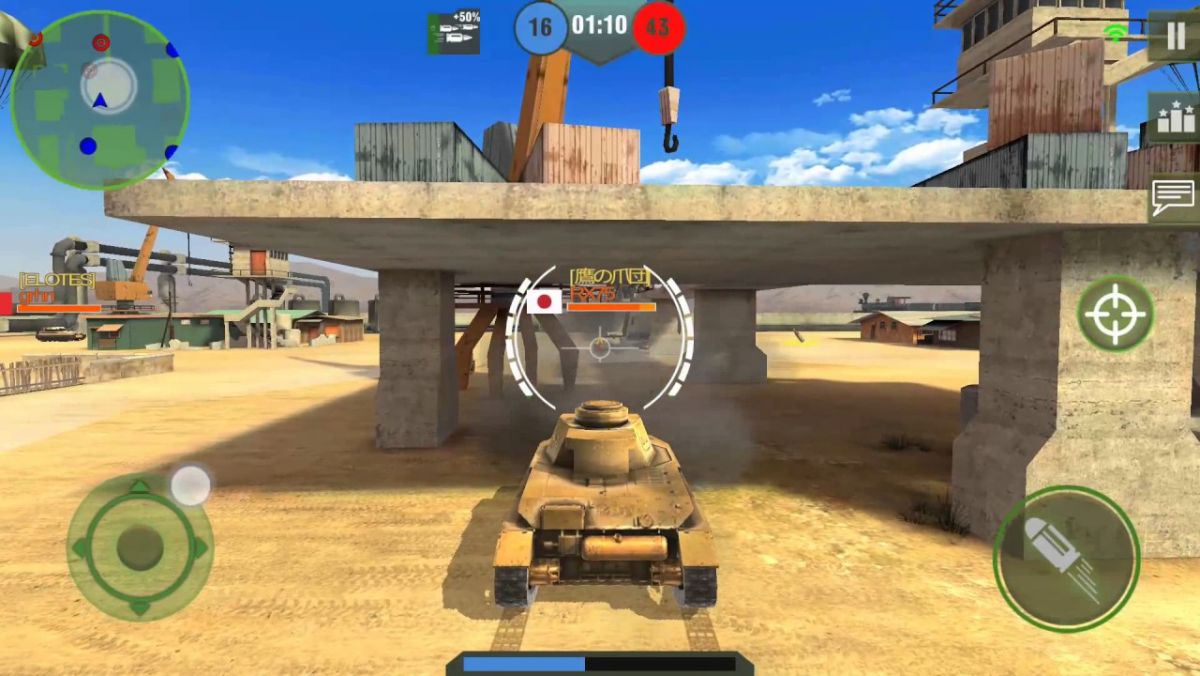
Task: Fire the cannon with the shell button
Action: click(x=1066, y=559)
